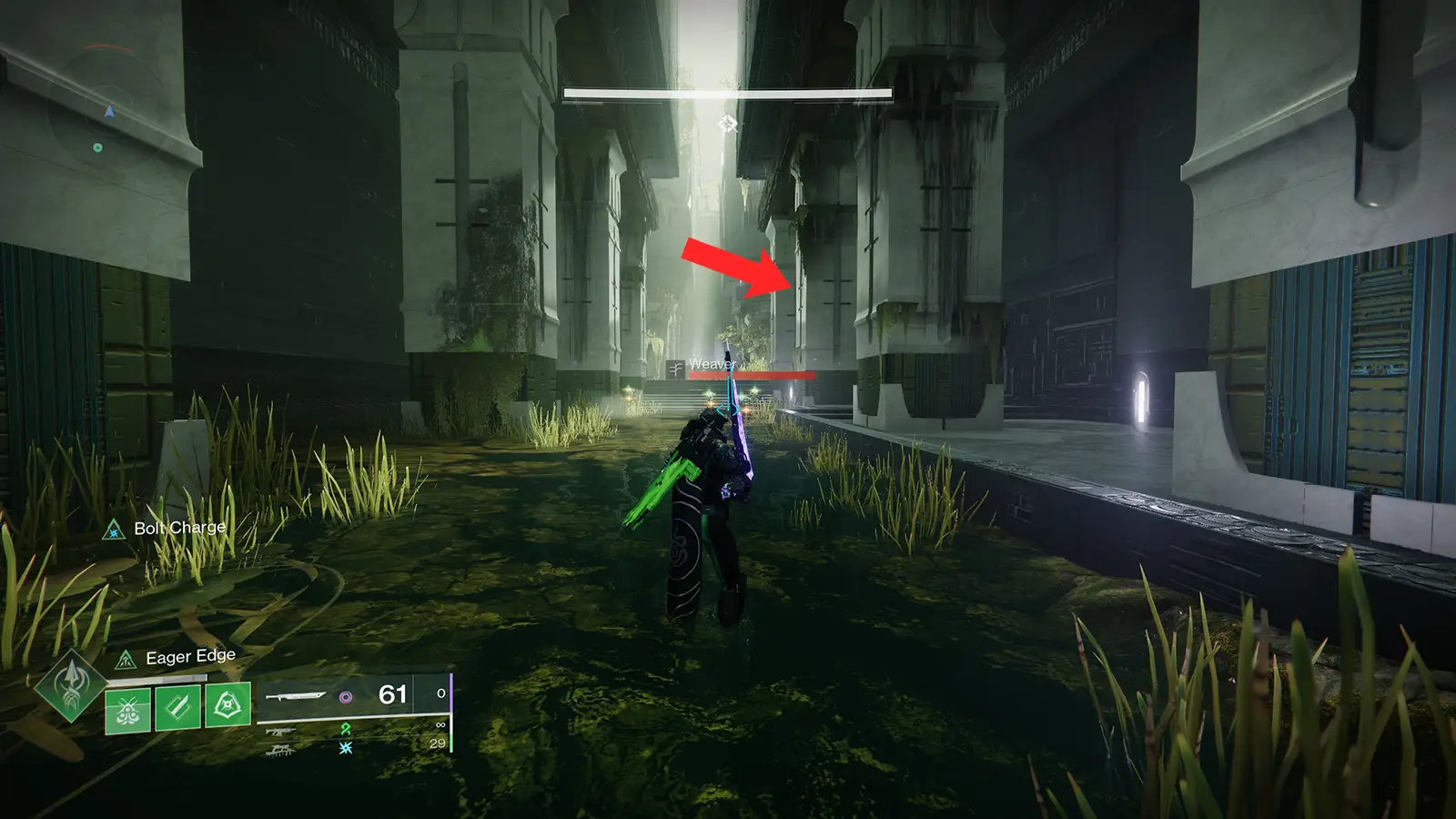Select the equipped sword weapon slot

click(x=296, y=696)
